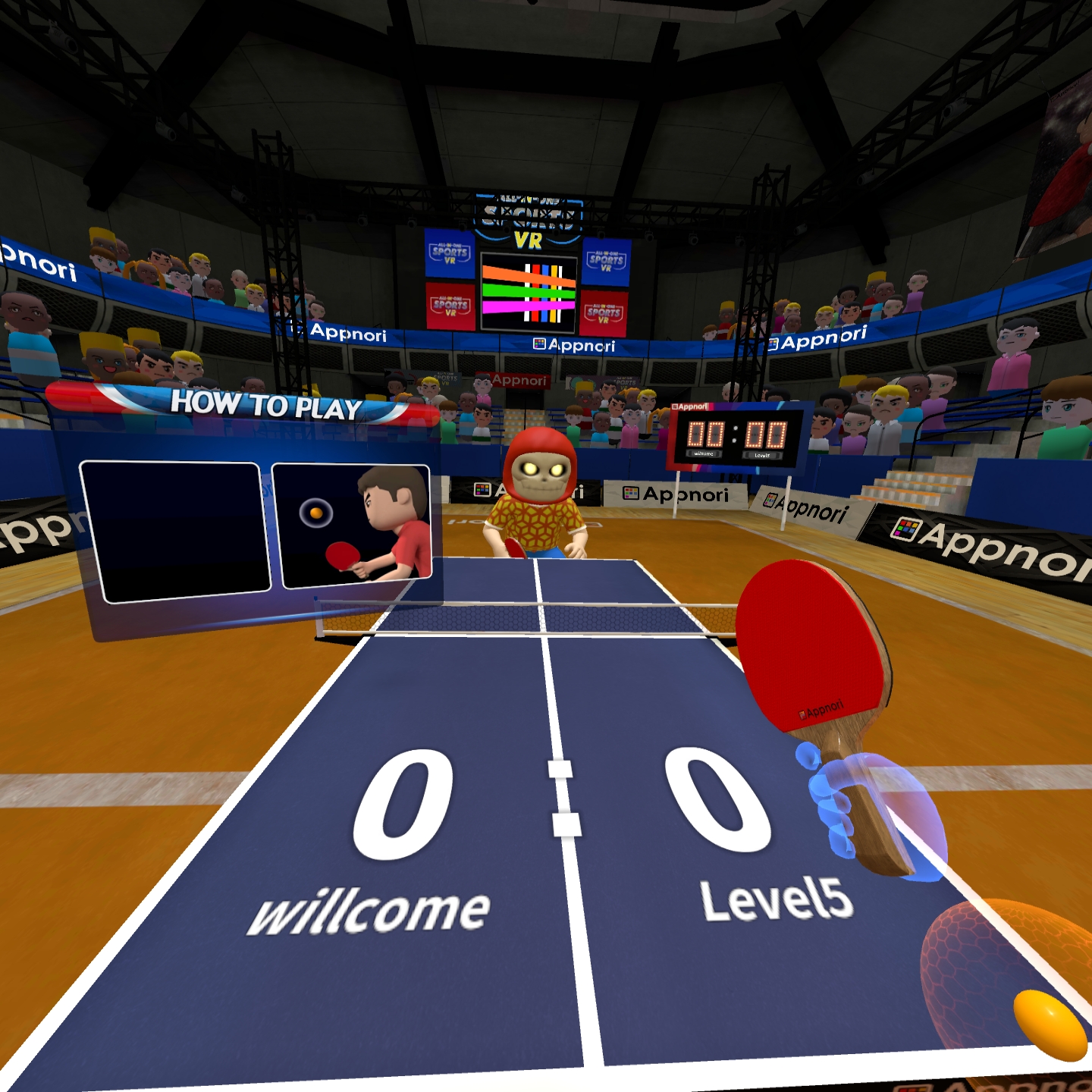
Task: Click the All-in-One Sports VR jumbotron logo
Action: (531, 216)
